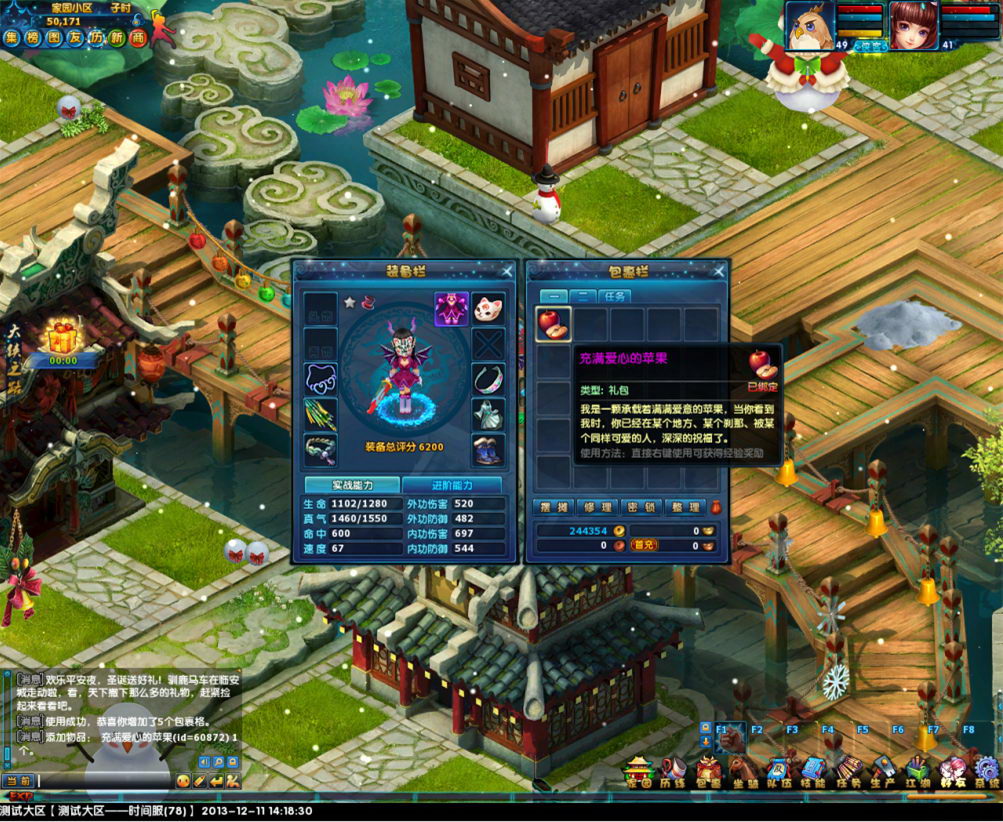Select the cat mask equipment slot
Screen dimensions: 1003x822
[x=488, y=307]
